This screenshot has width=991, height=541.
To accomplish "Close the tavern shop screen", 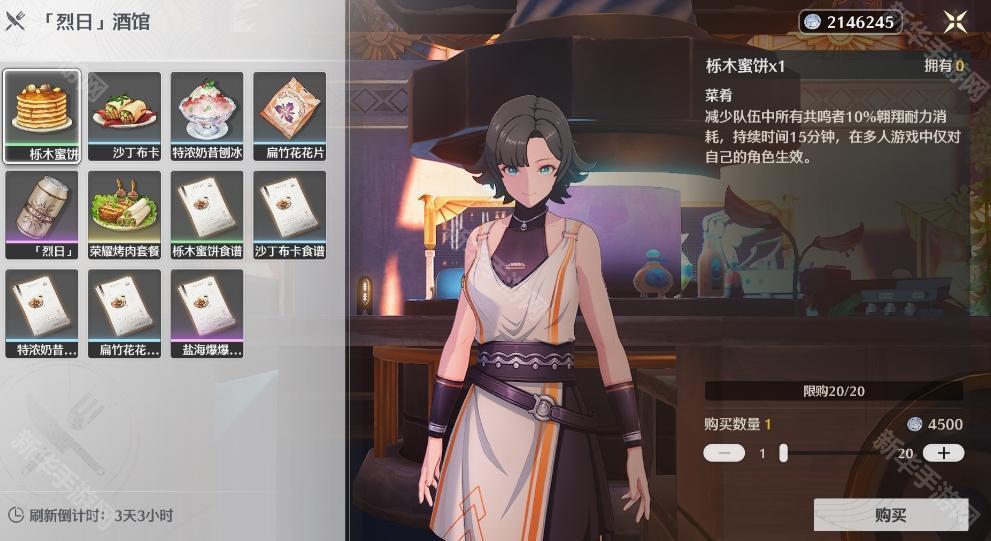I will pos(955,22).
